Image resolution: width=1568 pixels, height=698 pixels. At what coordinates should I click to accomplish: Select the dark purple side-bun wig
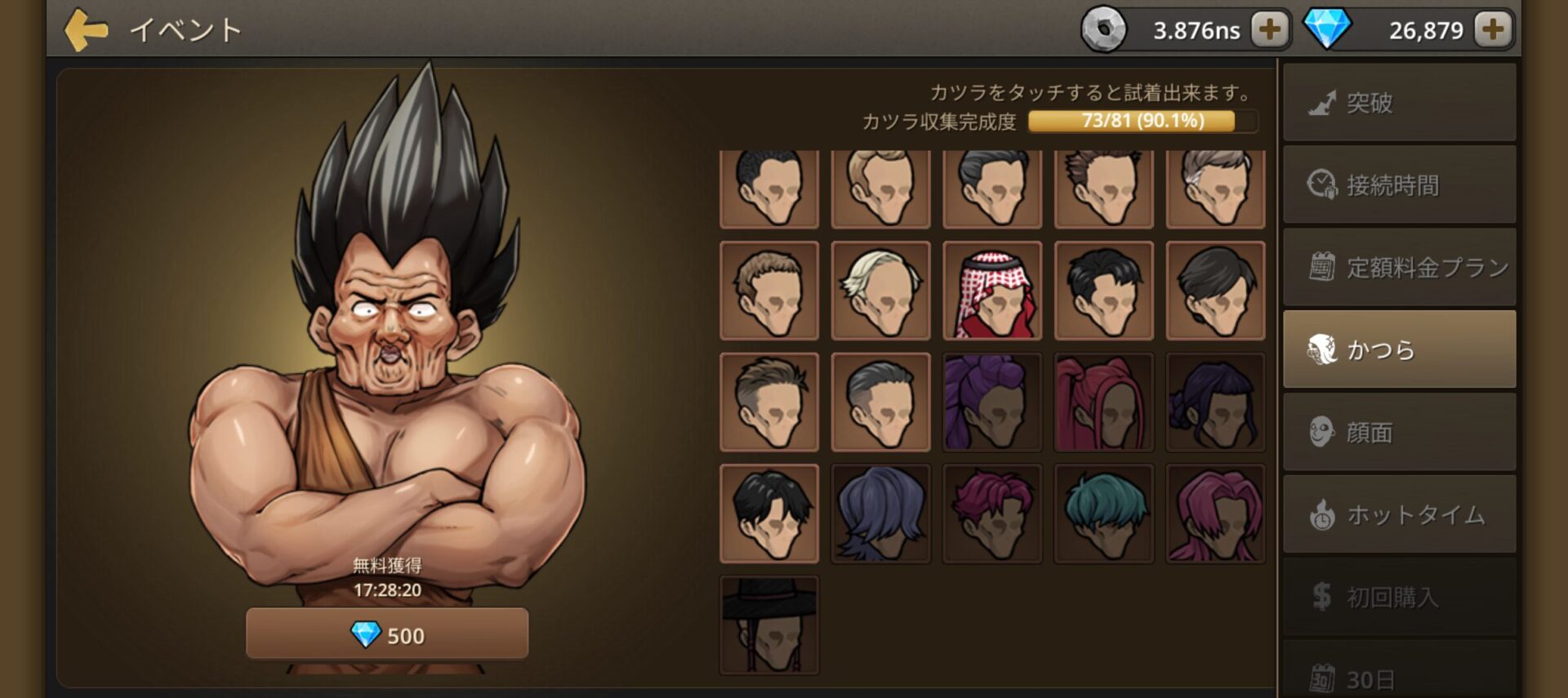(1215, 402)
